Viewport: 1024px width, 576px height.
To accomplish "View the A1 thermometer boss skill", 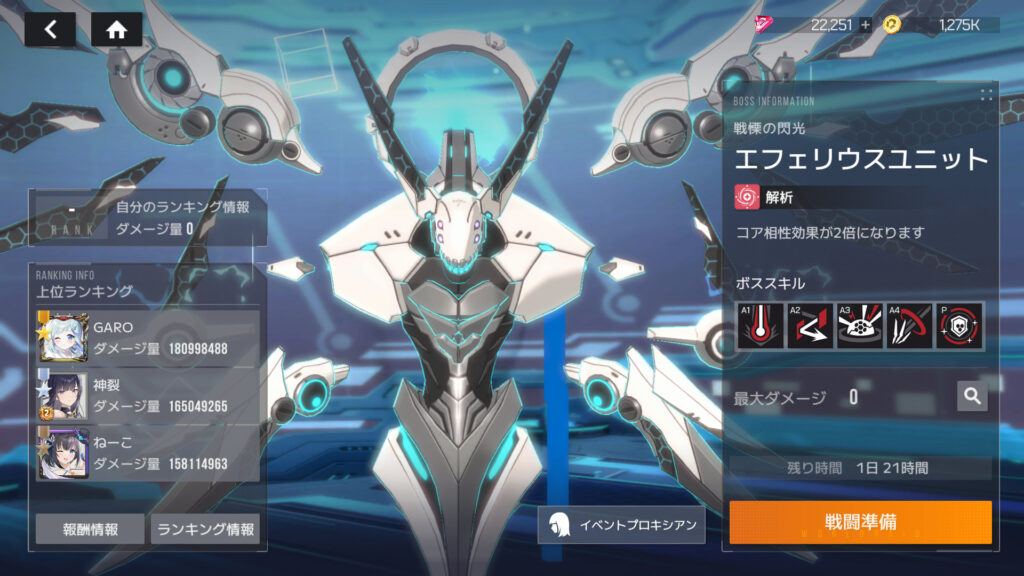I will [759, 326].
